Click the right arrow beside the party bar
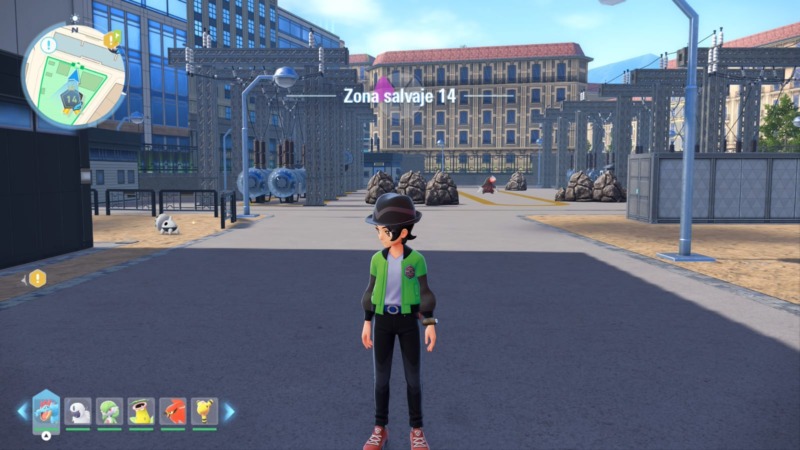This screenshot has height=450, width=800. [x=229, y=411]
